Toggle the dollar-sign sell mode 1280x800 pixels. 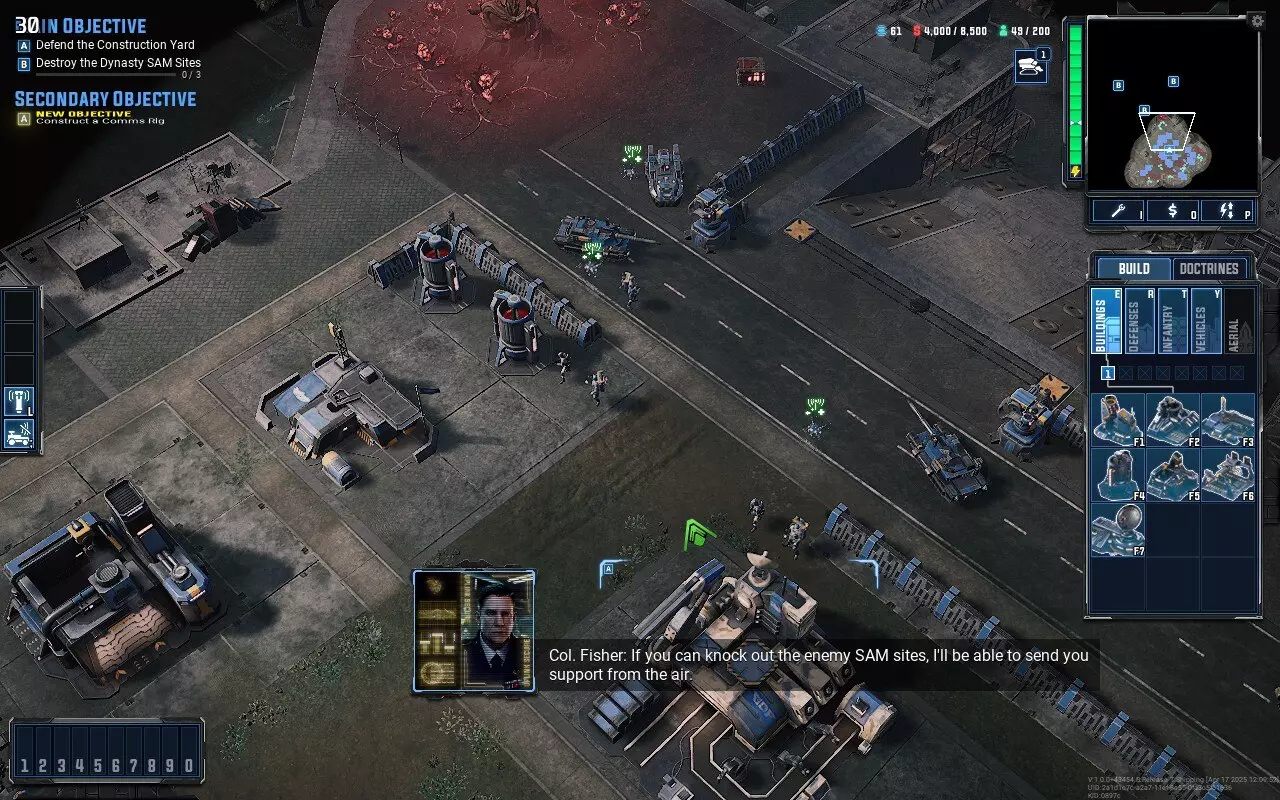point(1173,211)
